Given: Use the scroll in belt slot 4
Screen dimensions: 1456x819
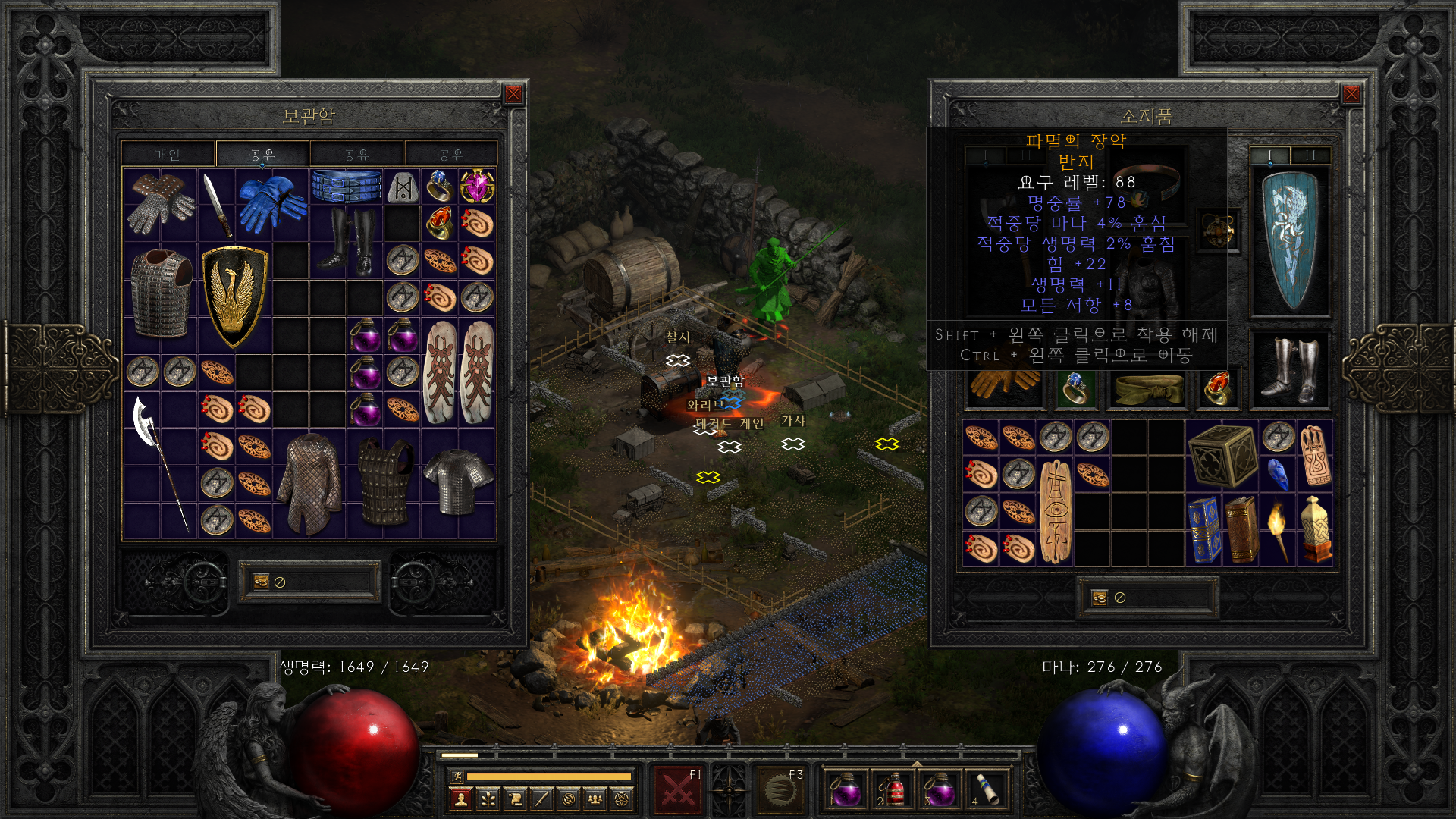Looking at the screenshot, I should coord(985,789).
